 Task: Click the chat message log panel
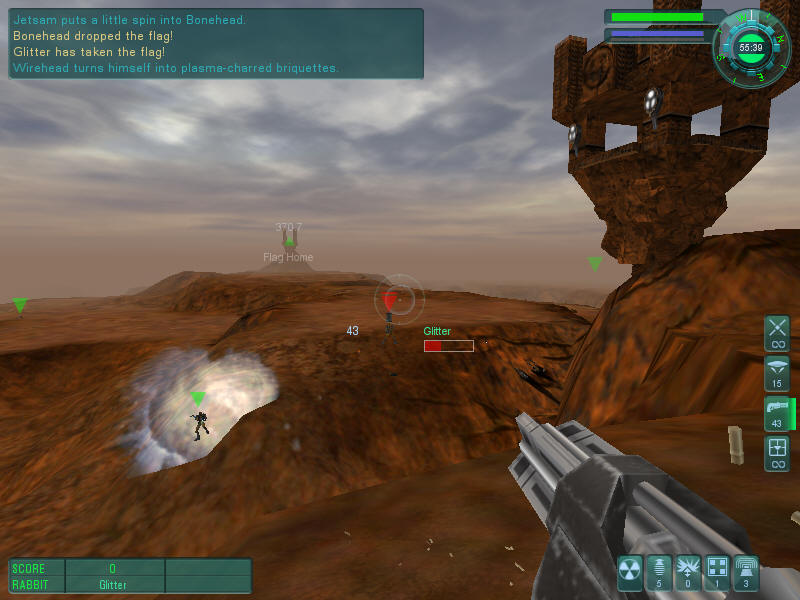point(216,44)
